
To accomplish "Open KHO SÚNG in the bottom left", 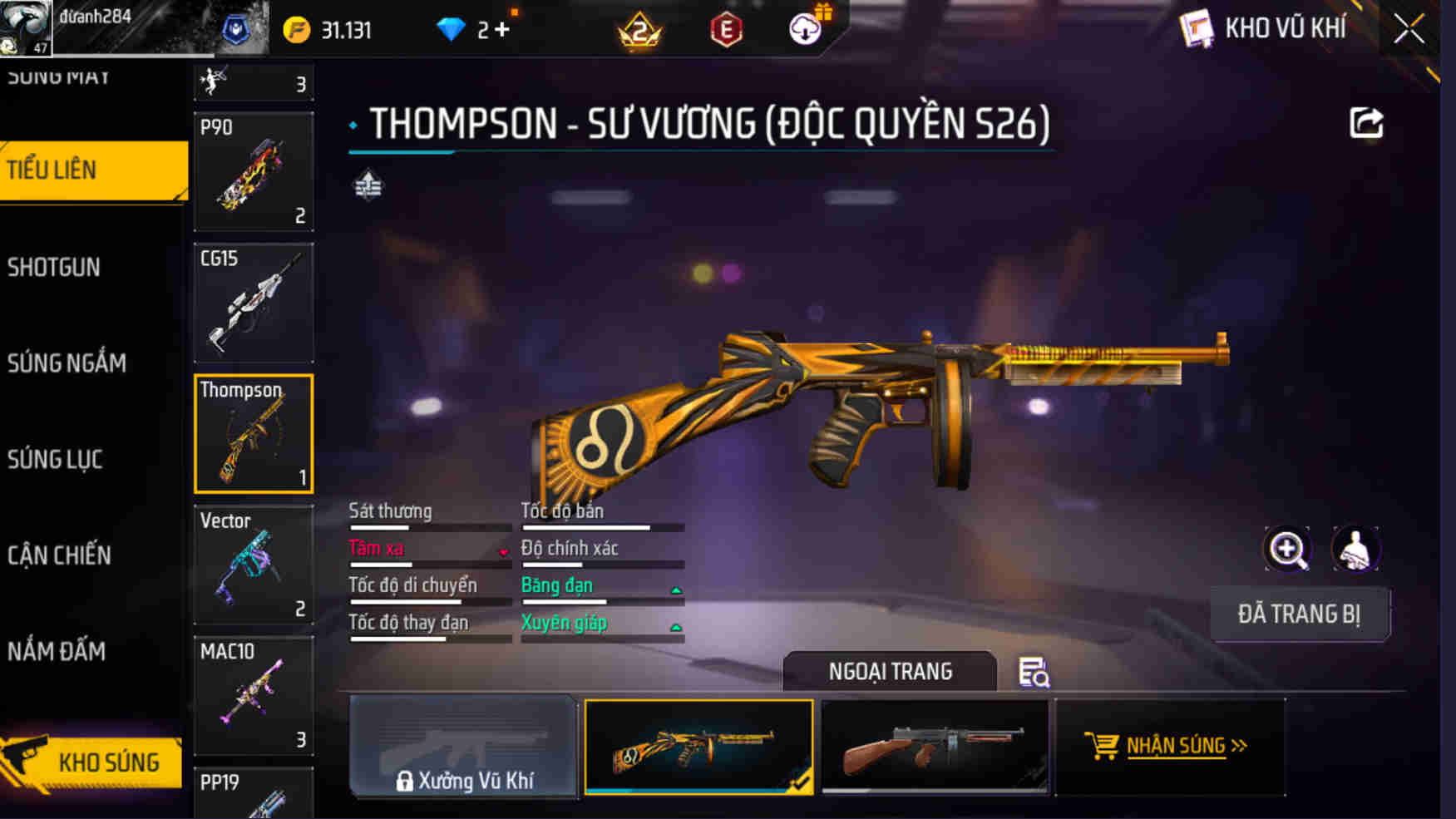I will (x=111, y=761).
